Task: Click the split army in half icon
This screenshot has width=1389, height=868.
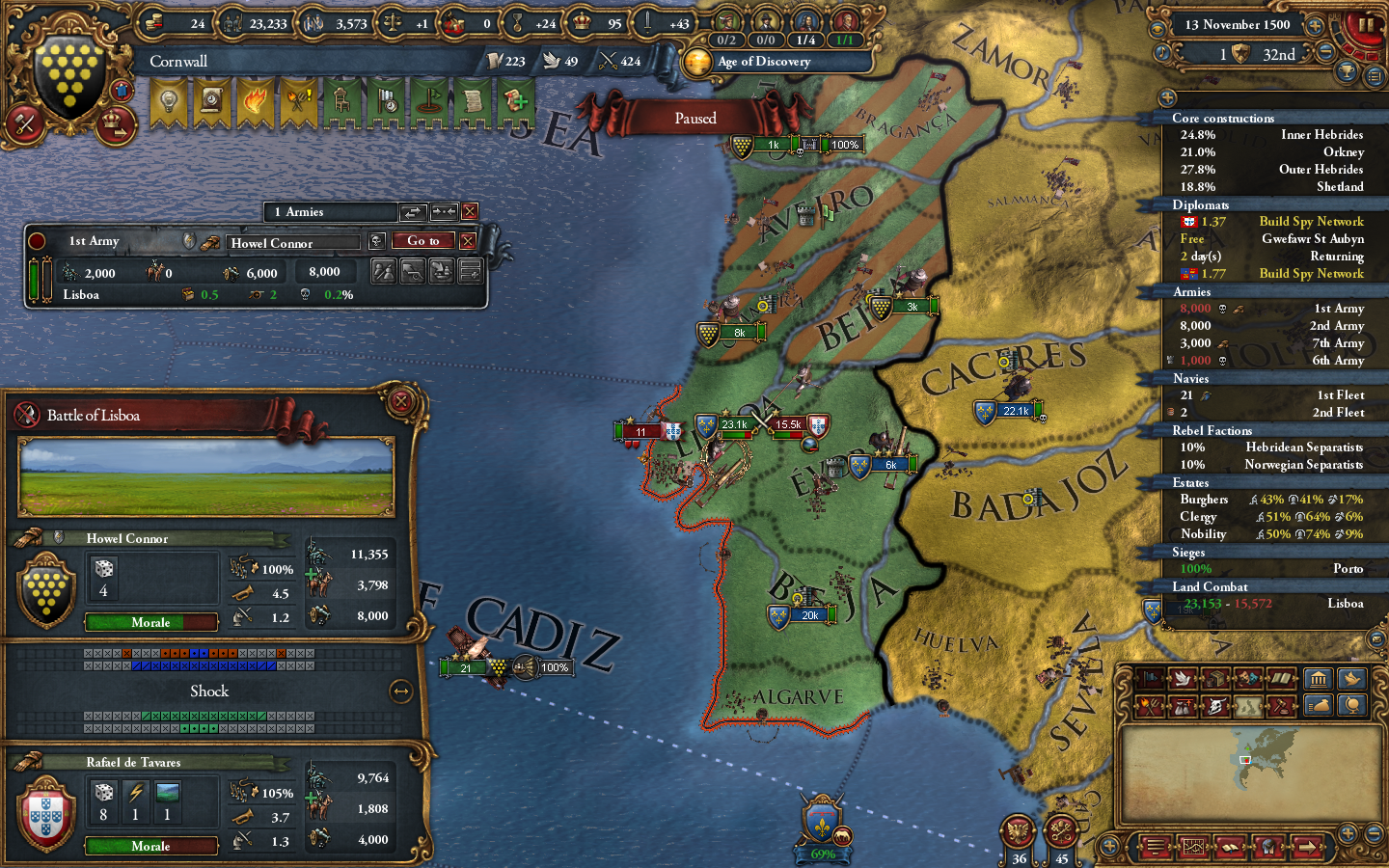Action: (x=384, y=271)
